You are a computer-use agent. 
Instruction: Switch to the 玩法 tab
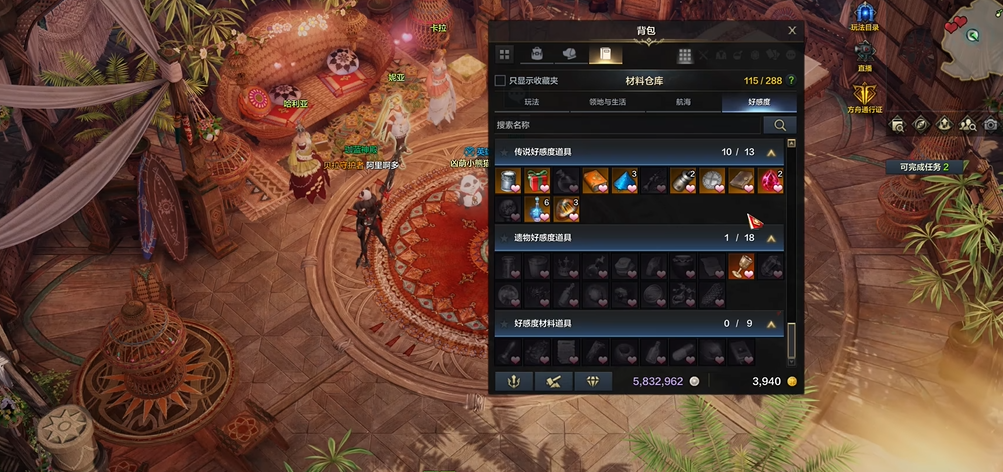point(531,102)
